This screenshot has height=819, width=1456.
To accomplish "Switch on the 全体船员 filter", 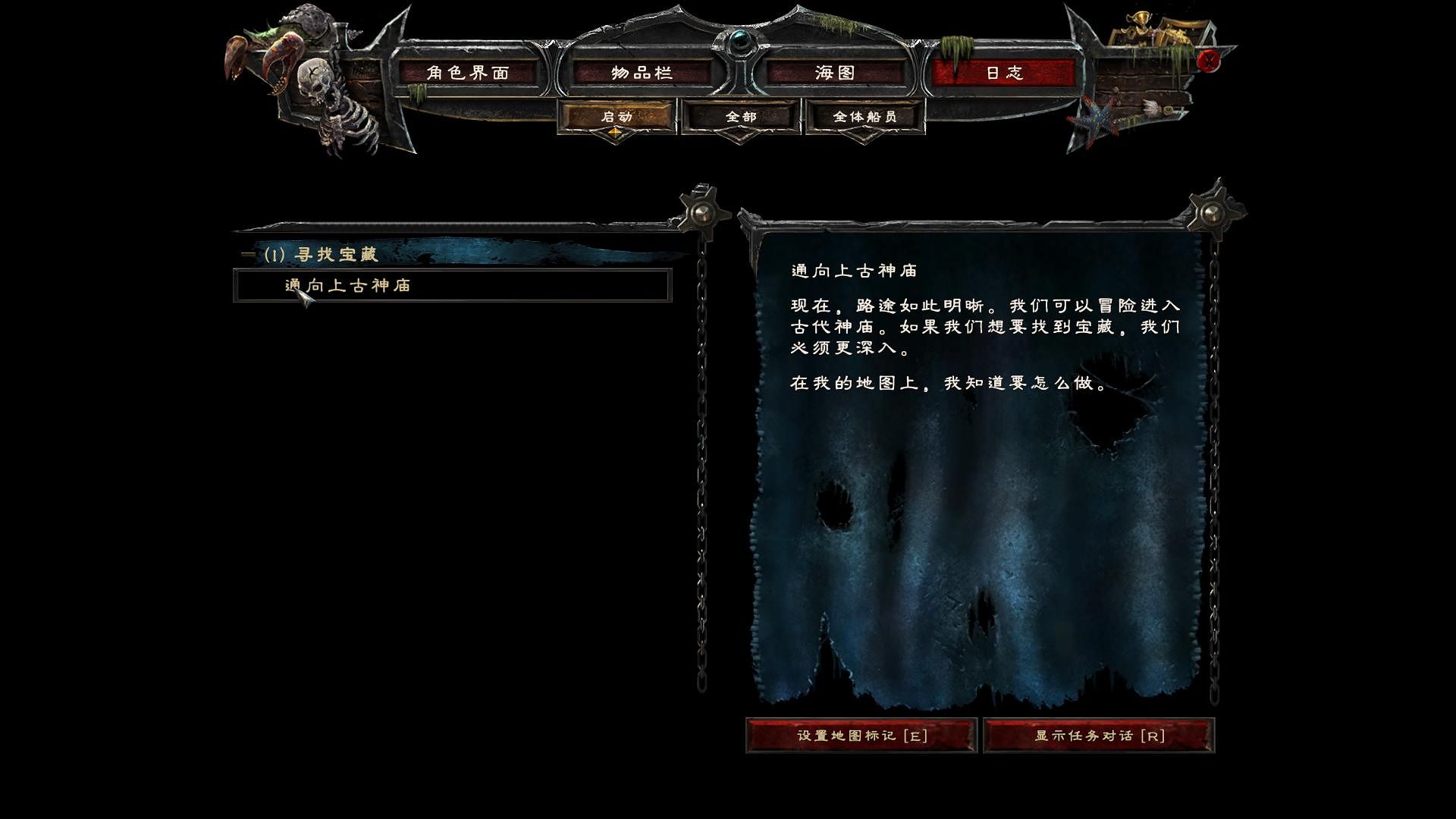I will pyautogui.click(x=864, y=116).
